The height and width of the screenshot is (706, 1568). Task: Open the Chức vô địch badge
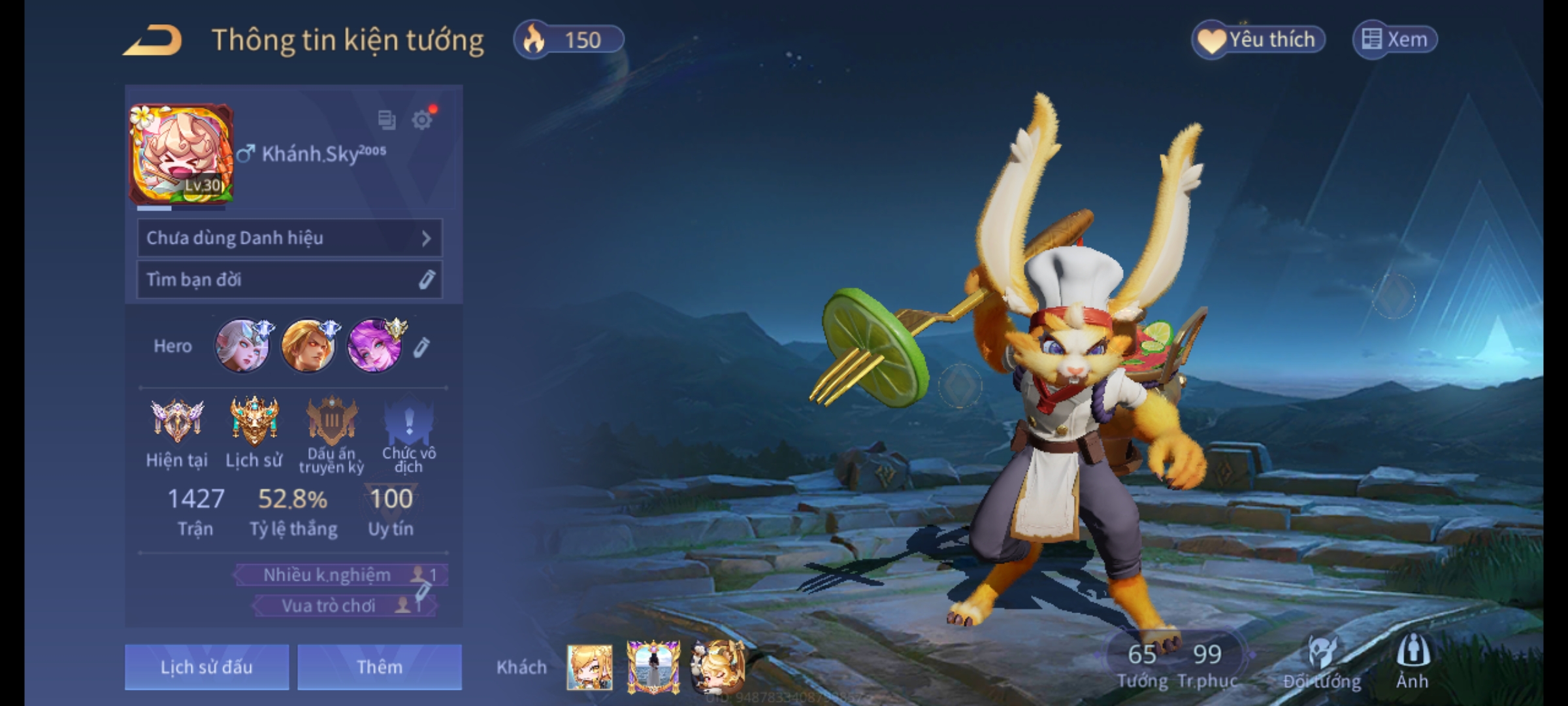click(x=409, y=422)
